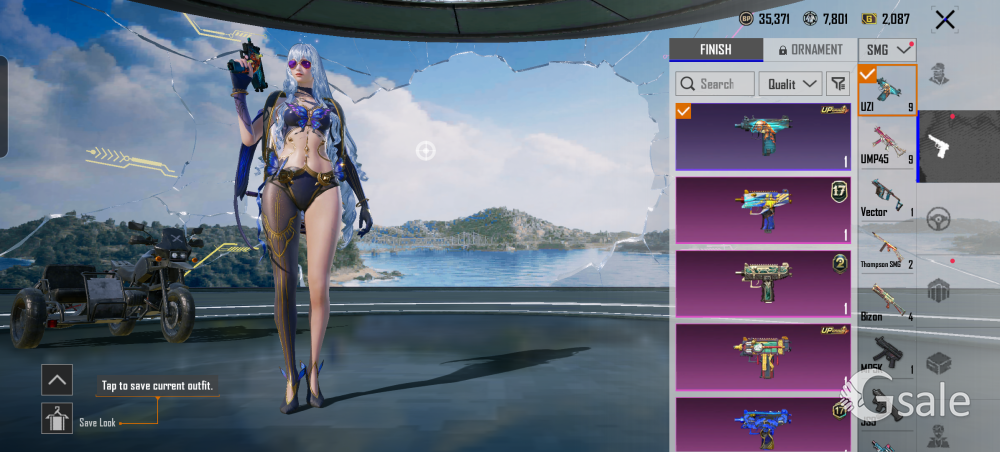Open the character outfit category icon
Viewport: 1000px width, 452px height.
939,74
